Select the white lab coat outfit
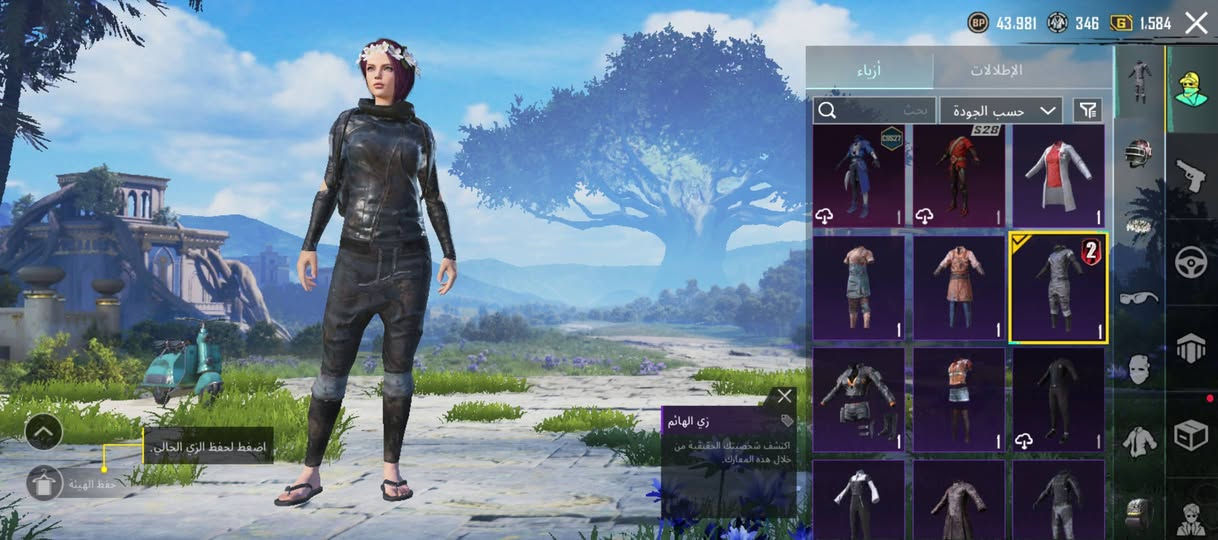Image resolution: width=1218 pixels, height=540 pixels. [x=1059, y=176]
